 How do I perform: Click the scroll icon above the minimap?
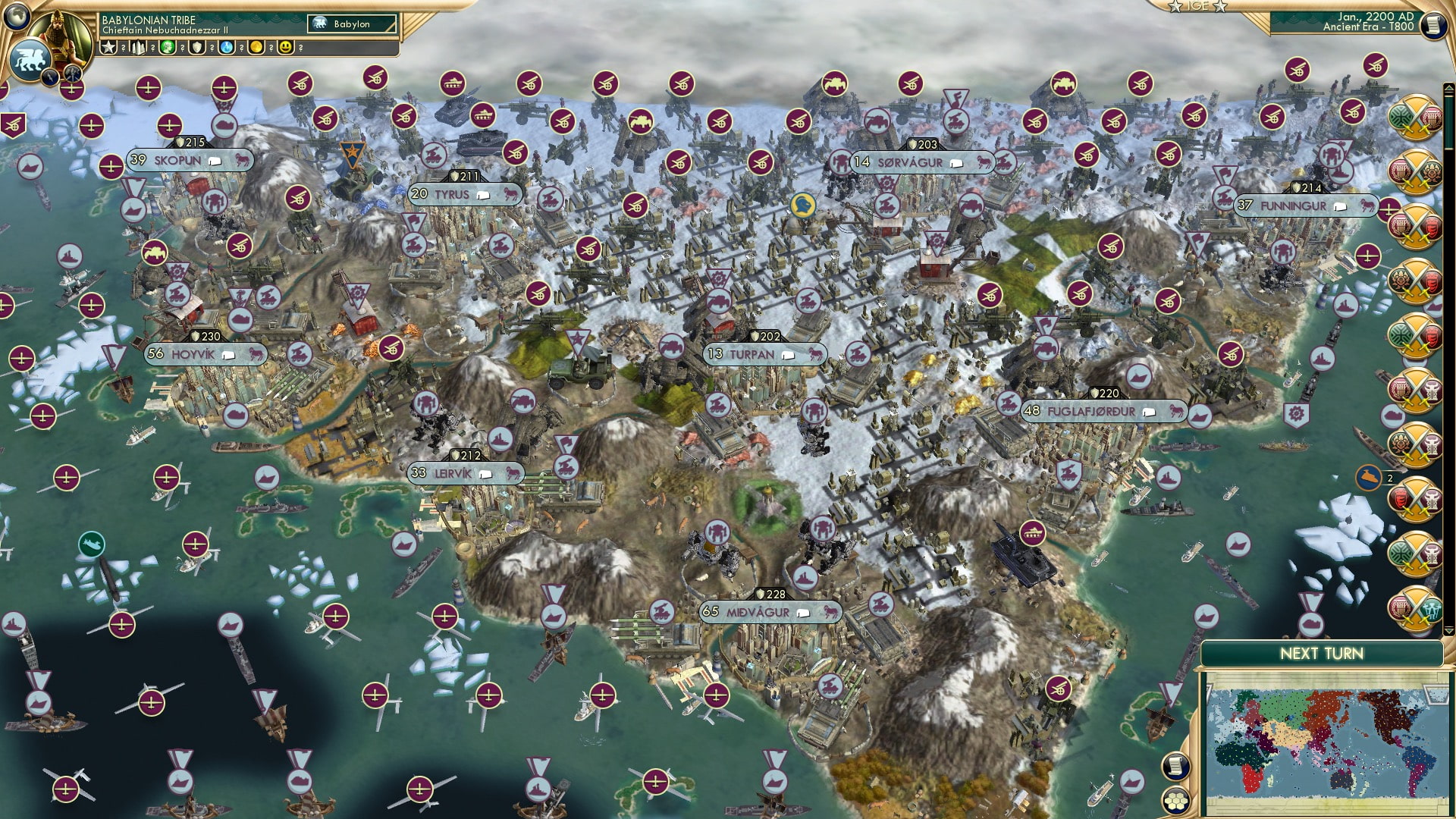[x=1176, y=767]
